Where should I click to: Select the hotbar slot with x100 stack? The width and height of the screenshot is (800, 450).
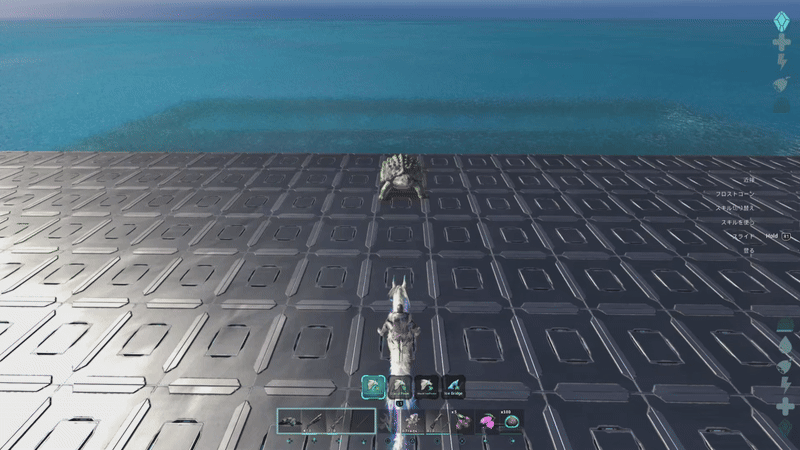click(511, 422)
